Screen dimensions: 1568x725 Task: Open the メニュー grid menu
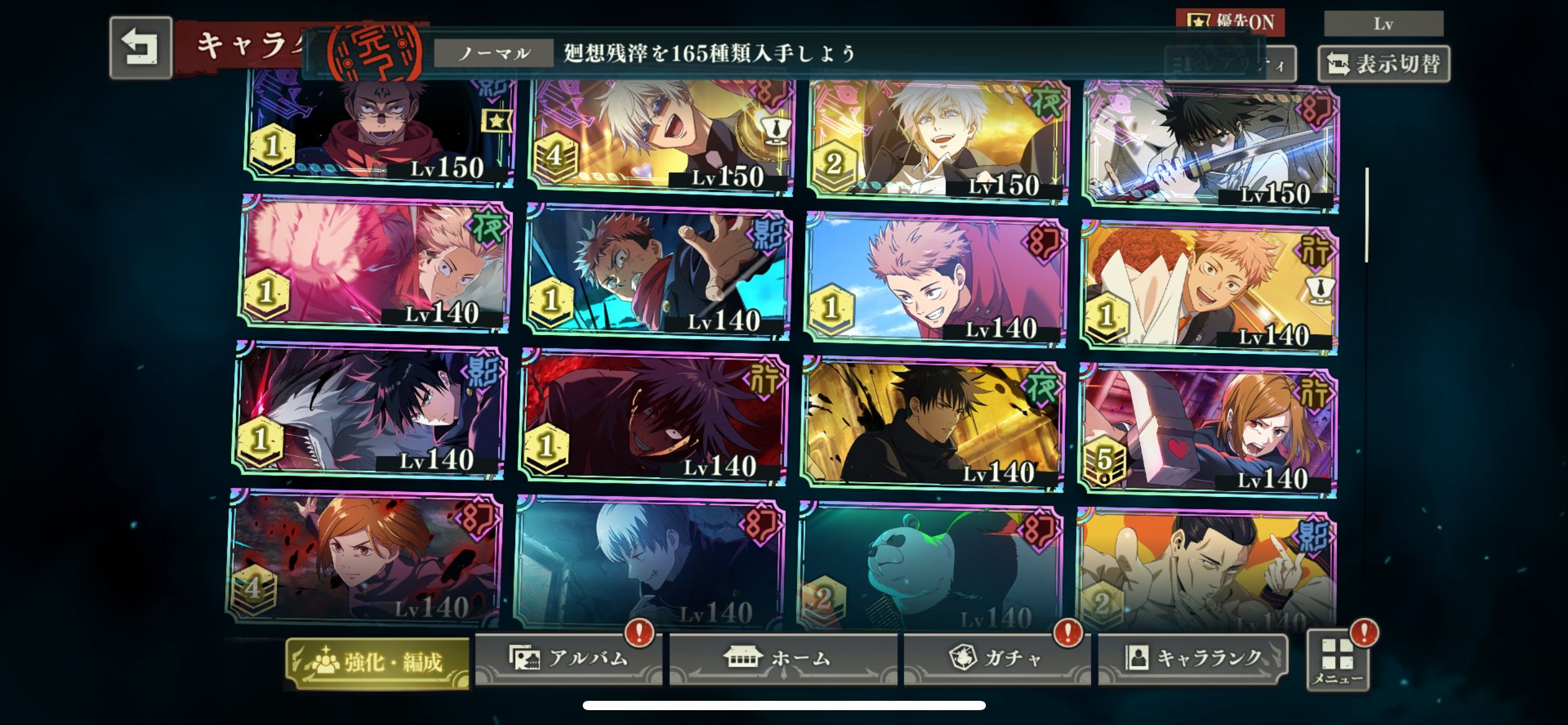point(1338,661)
